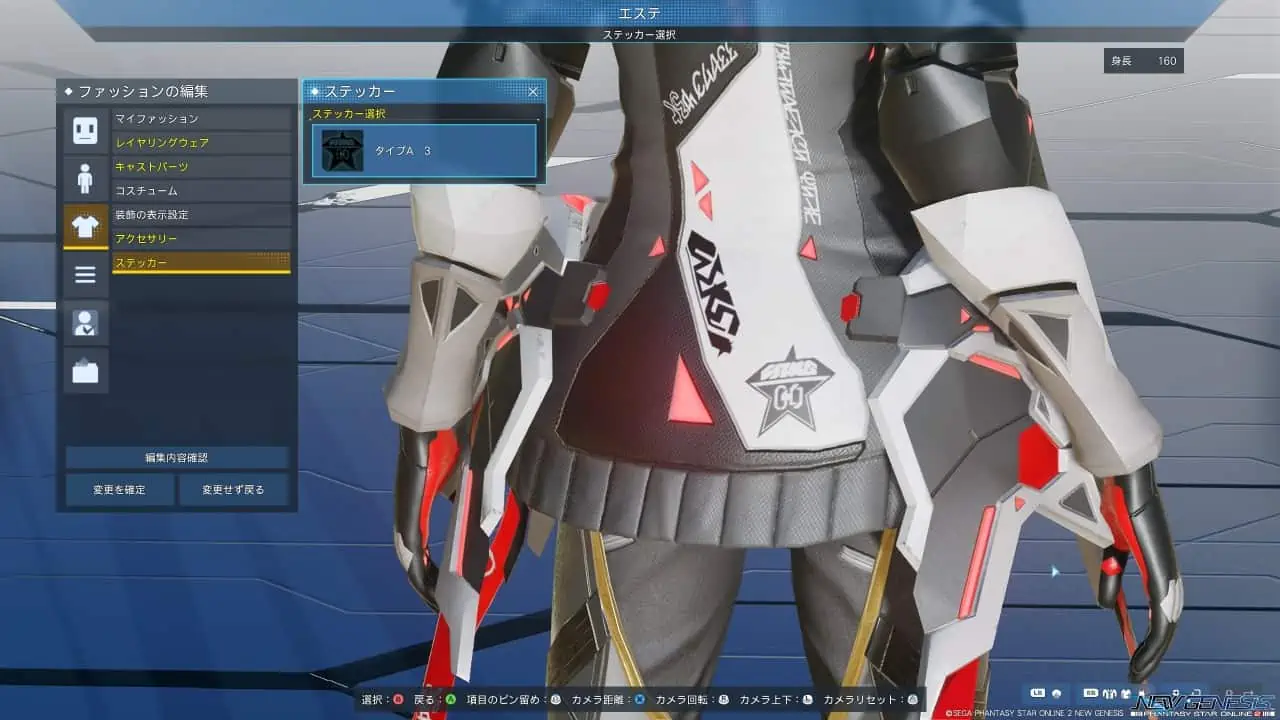Select the タイプA 3 sticker row

[424, 150]
